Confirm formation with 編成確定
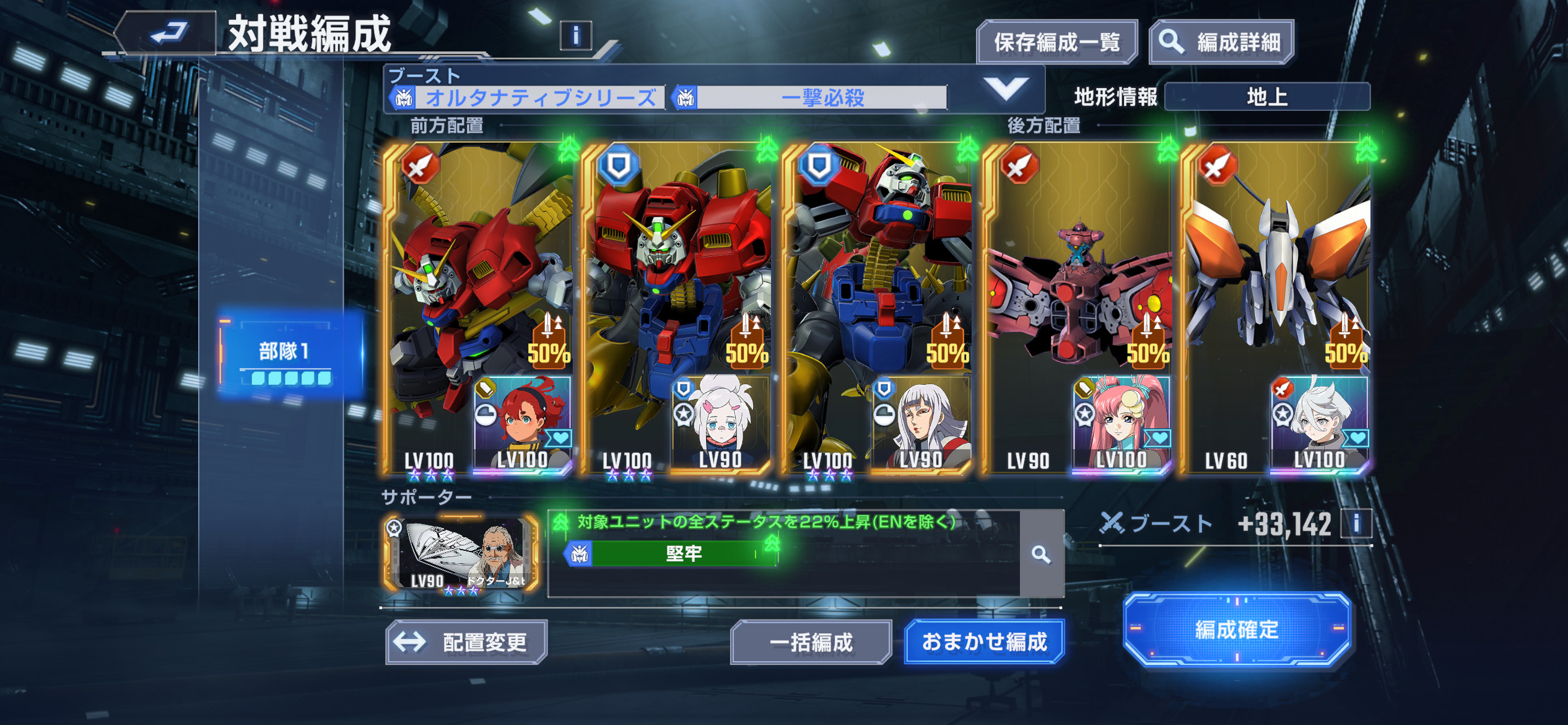The height and width of the screenshot is (725, 1568). [1236, 630]
